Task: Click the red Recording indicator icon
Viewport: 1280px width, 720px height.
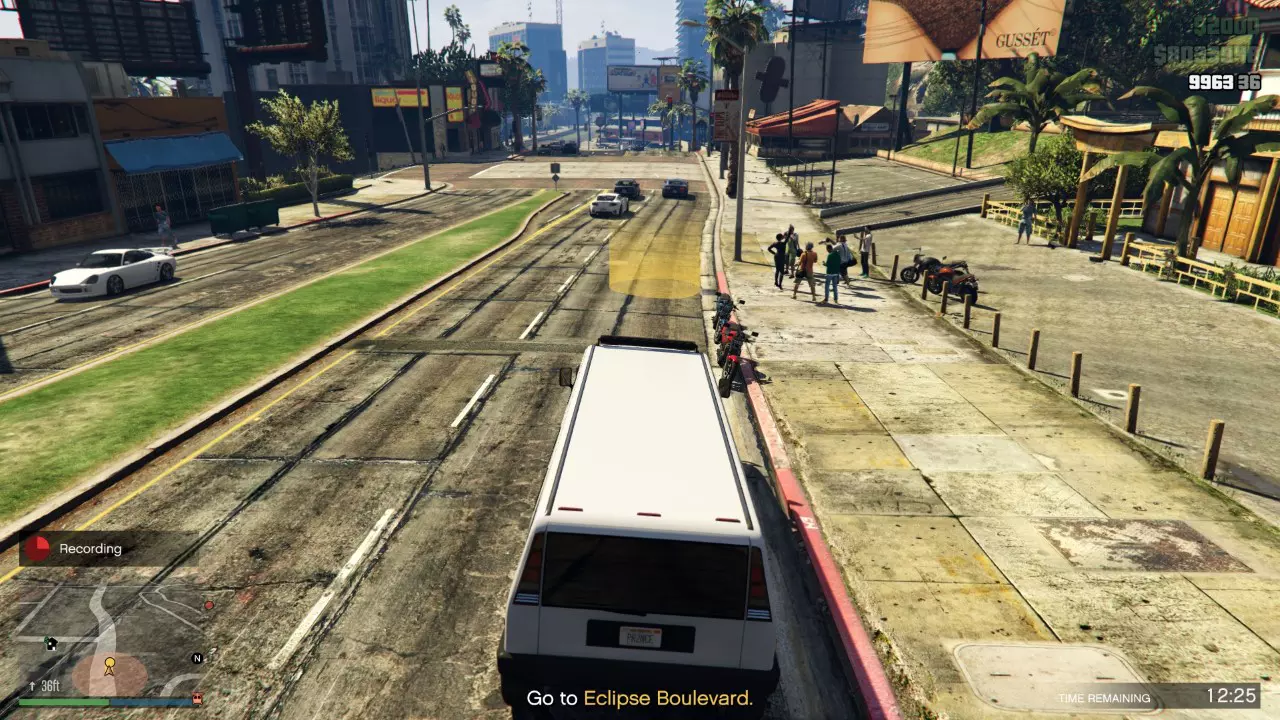Action: pyautogui.click(x=37, y=546)
